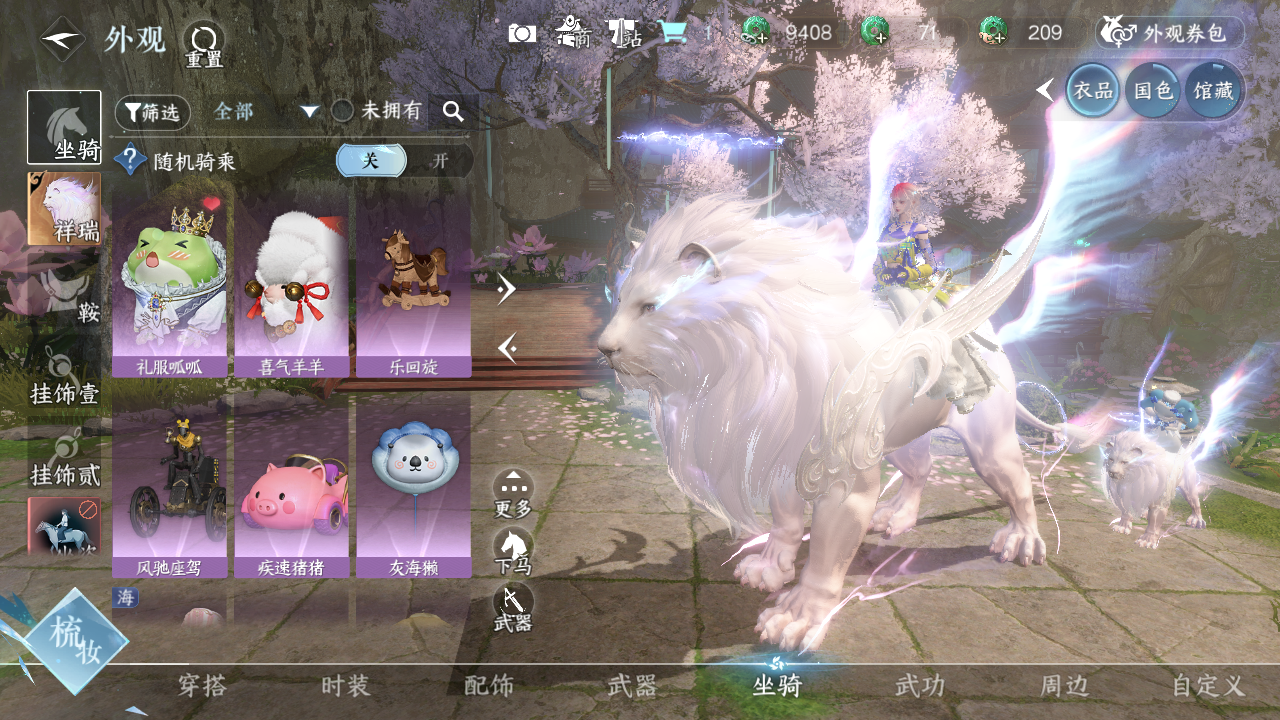Open the 外观券包 voucher pack

pos(1171,33)
